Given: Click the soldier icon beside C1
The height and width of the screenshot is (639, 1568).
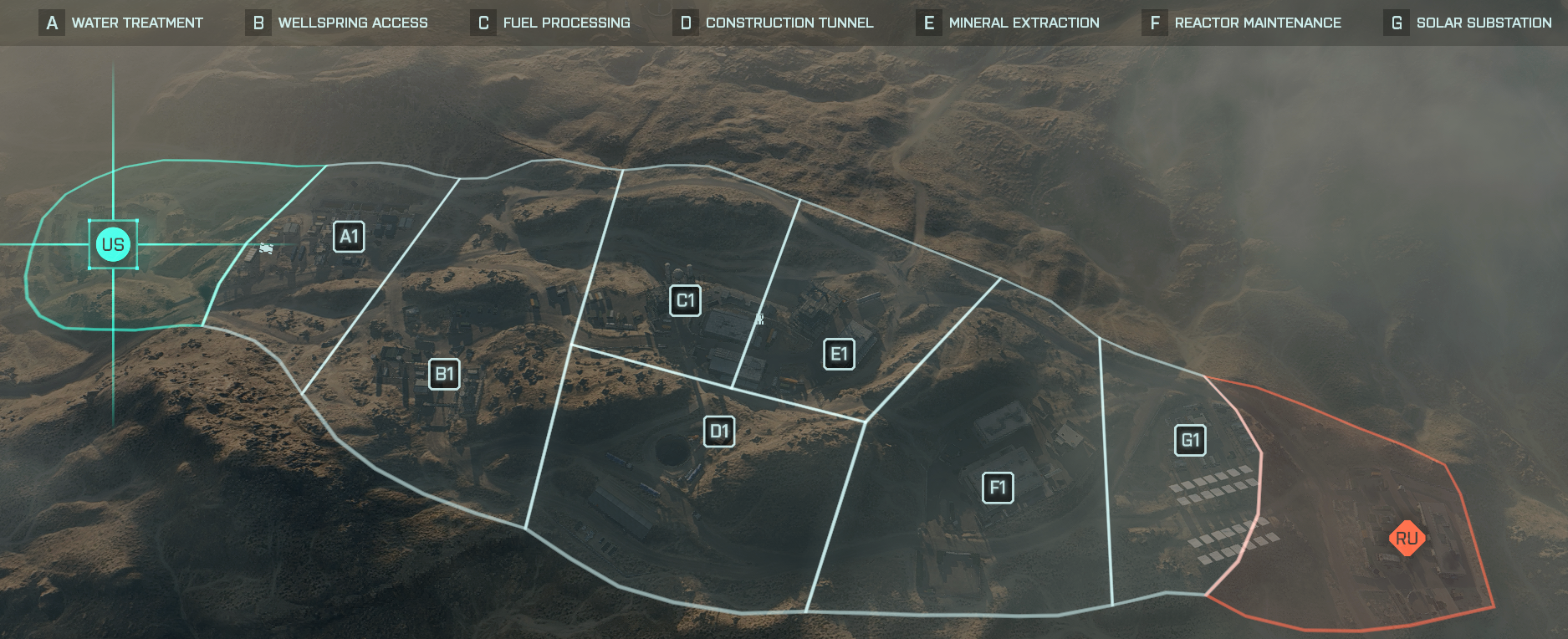Looking at the screenshot, I should [x=759, y=319].
